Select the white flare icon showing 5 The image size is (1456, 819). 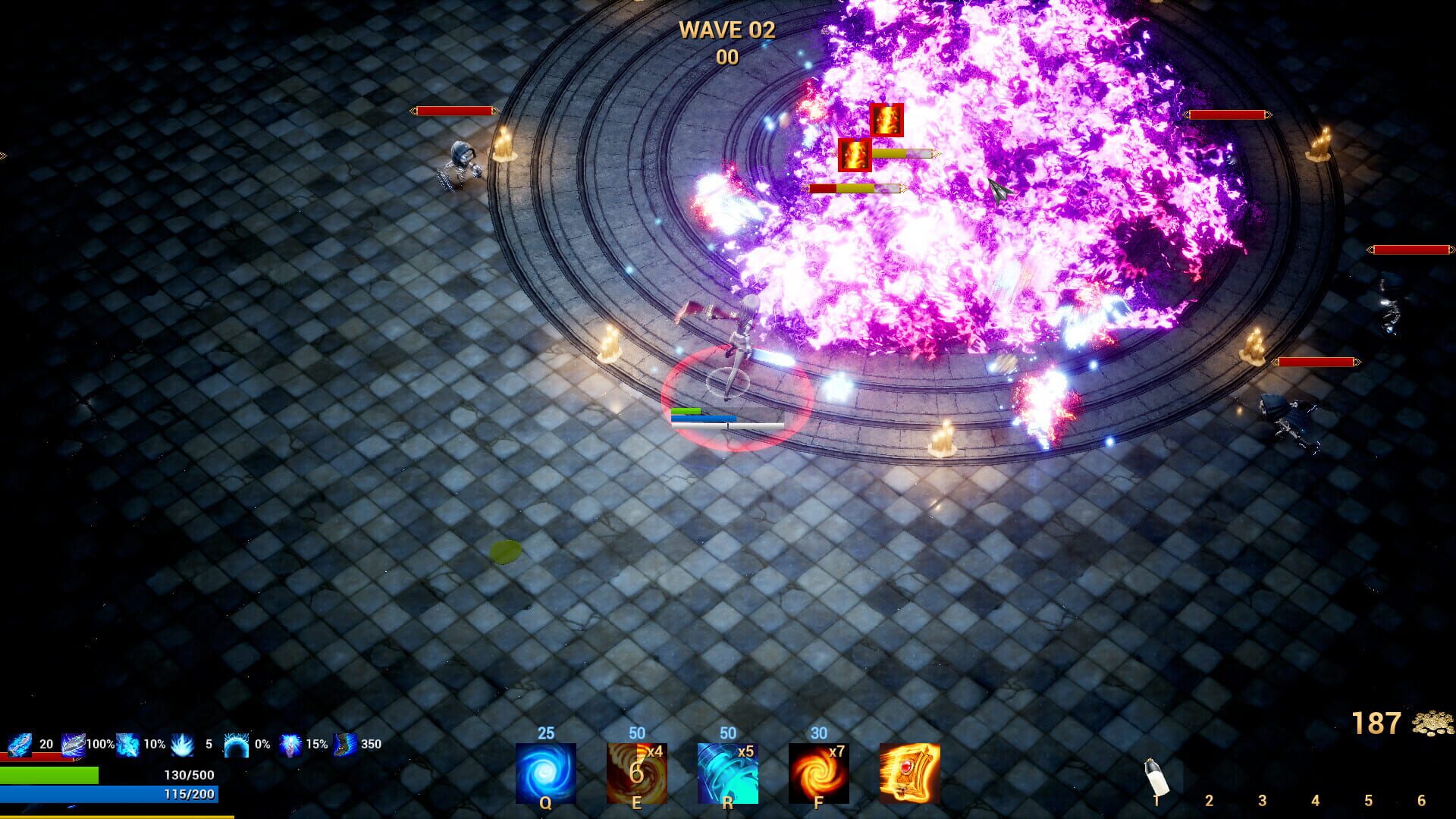(182, 744)
